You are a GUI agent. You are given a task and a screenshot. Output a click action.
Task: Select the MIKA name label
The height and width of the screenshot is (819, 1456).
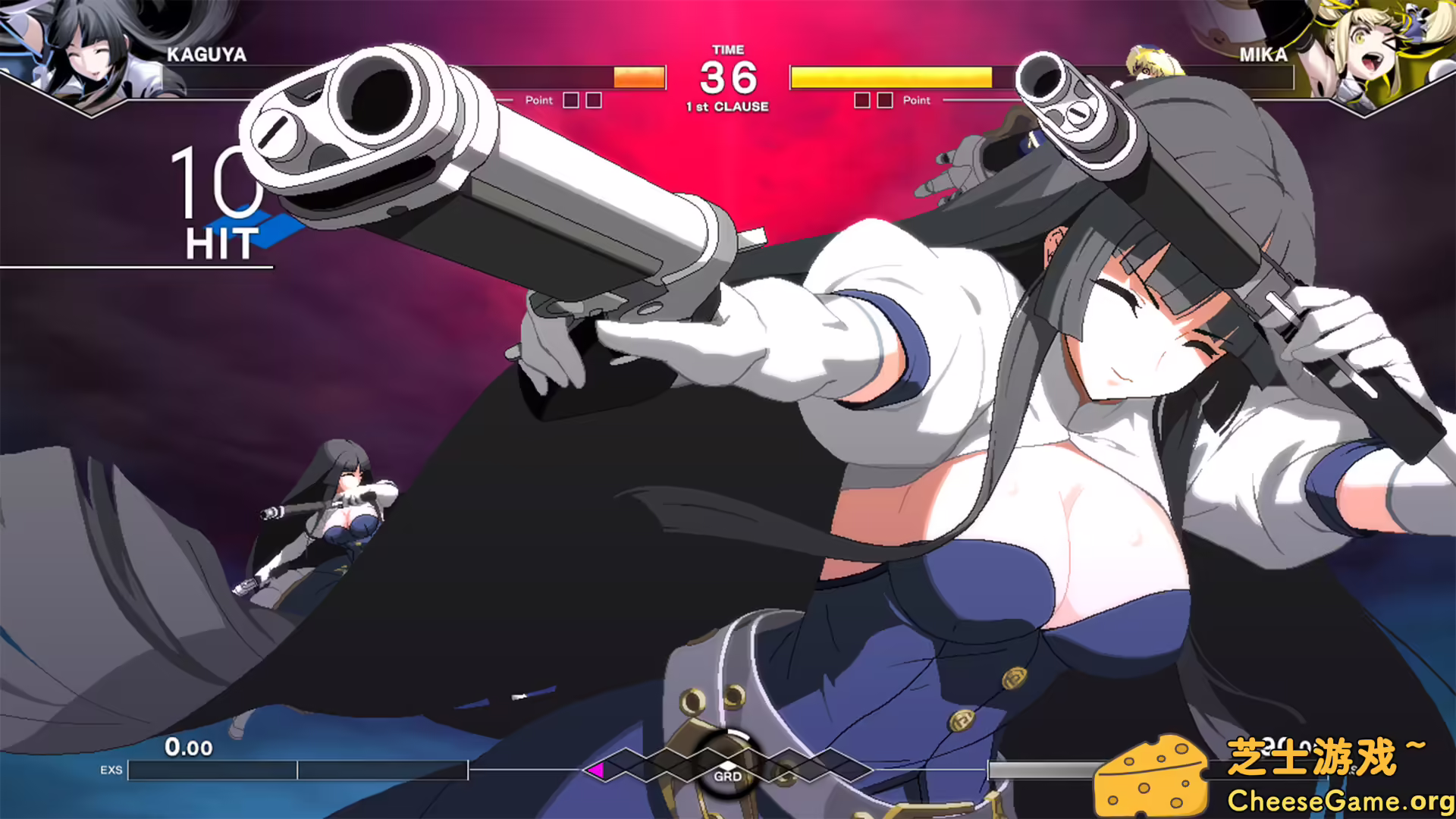[1263, 55]
